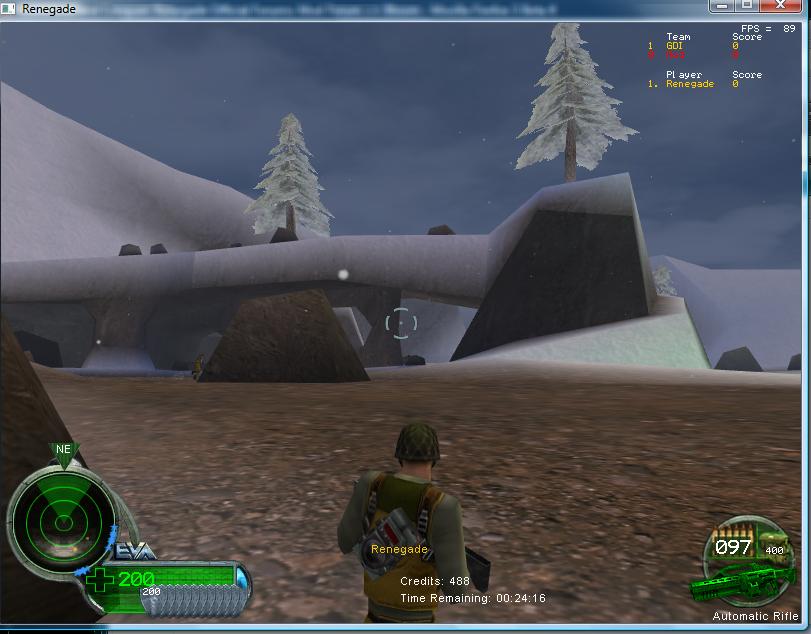Select the NE compass heading marker
The height and width of the screenshot is (634, 811).
click(63, 450)
